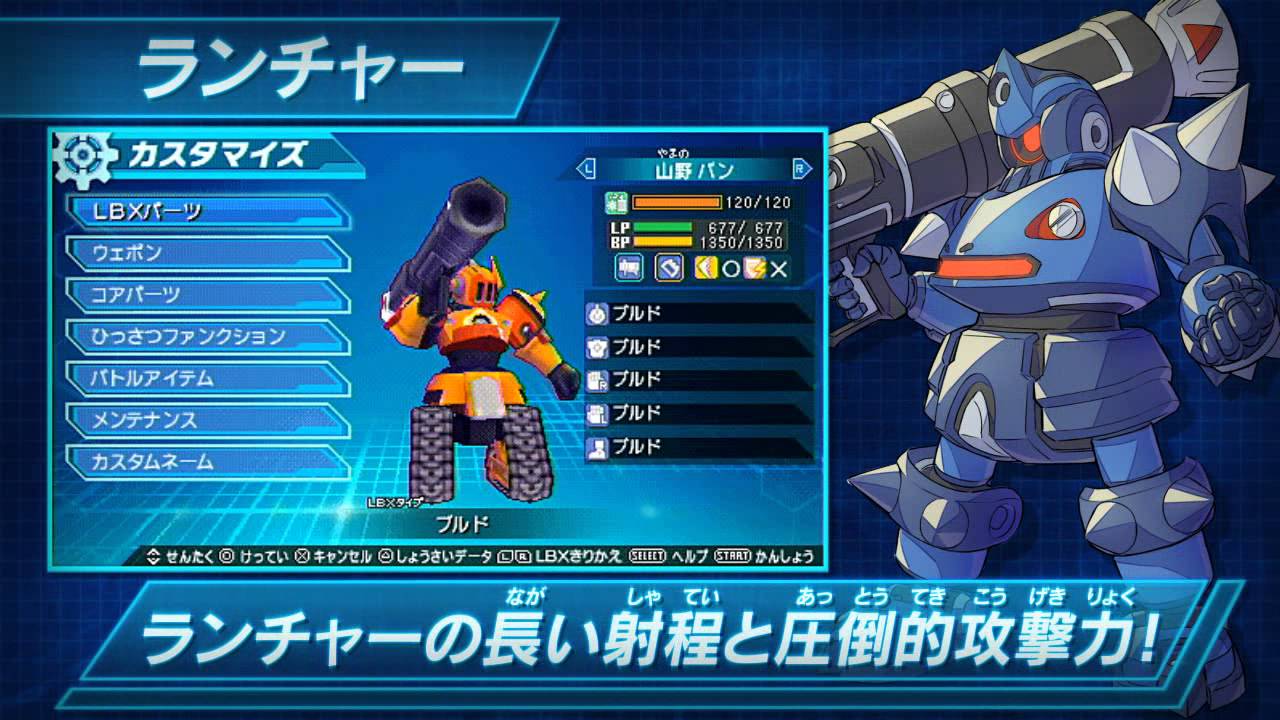Select the left arm (L) part icon
The width and height of the screenshot is (1280, 720).
coord(596,412)
